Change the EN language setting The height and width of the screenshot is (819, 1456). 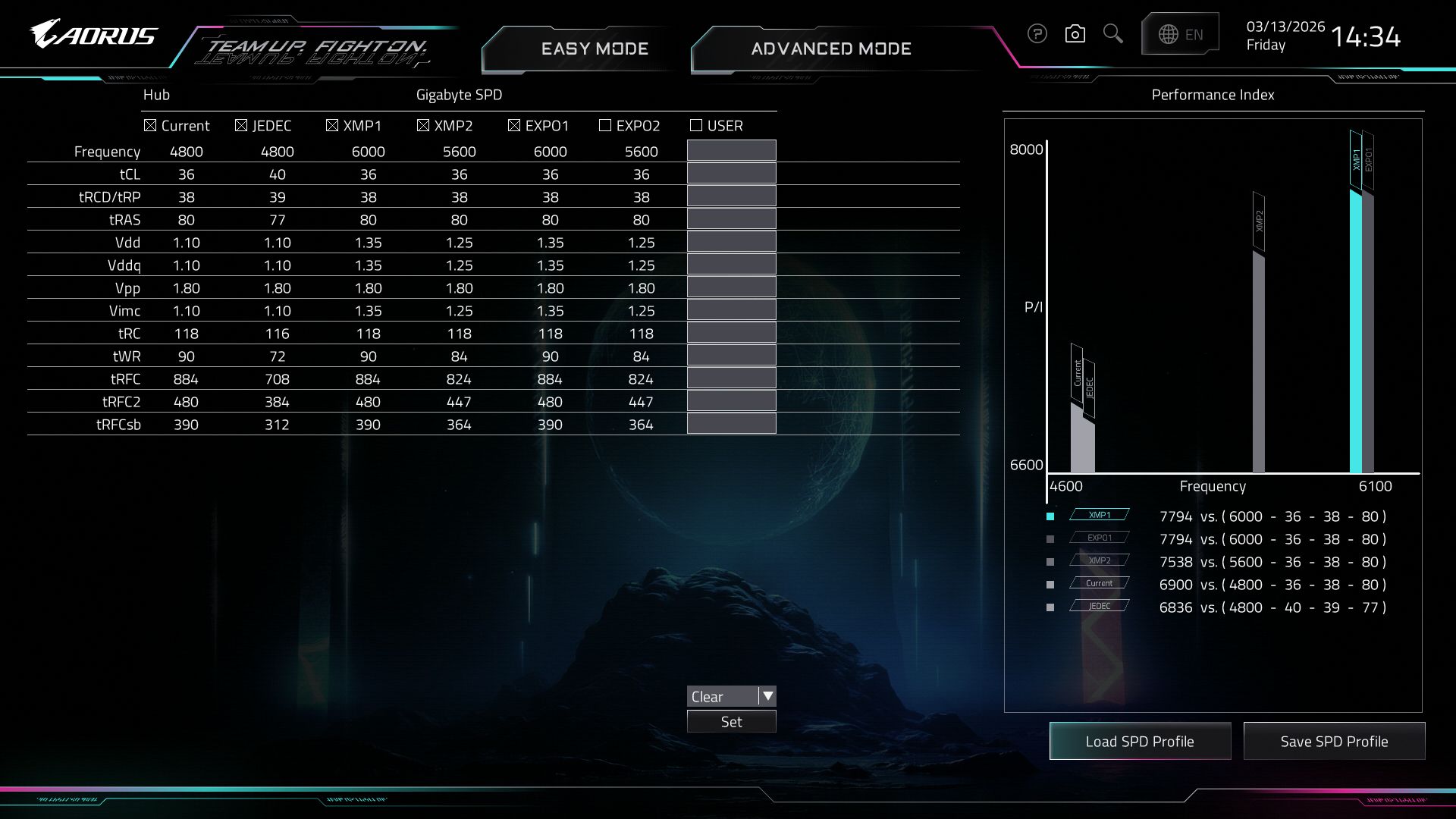click(x=1181, y=34)
